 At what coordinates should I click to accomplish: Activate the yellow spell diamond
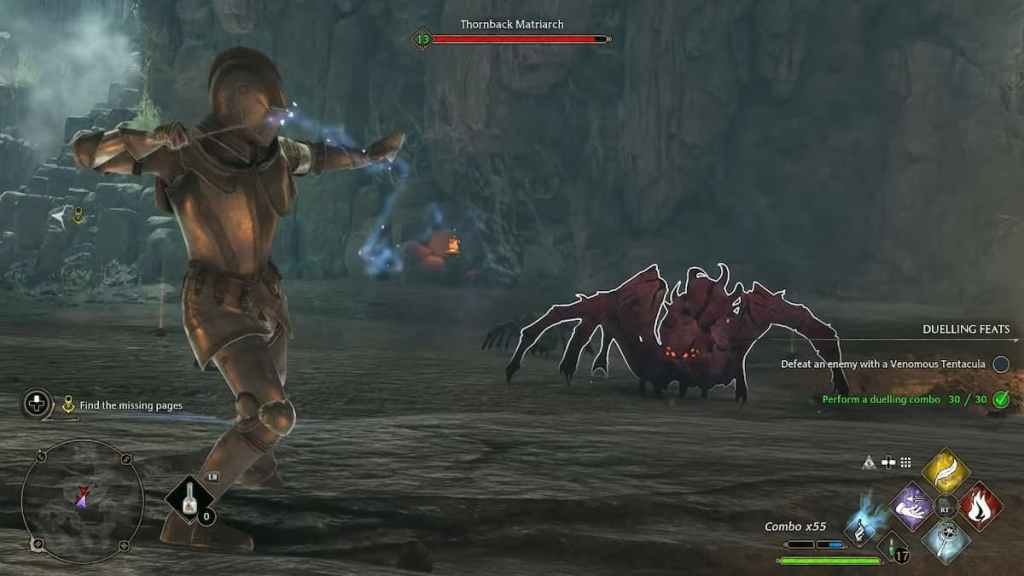point(945,471)
